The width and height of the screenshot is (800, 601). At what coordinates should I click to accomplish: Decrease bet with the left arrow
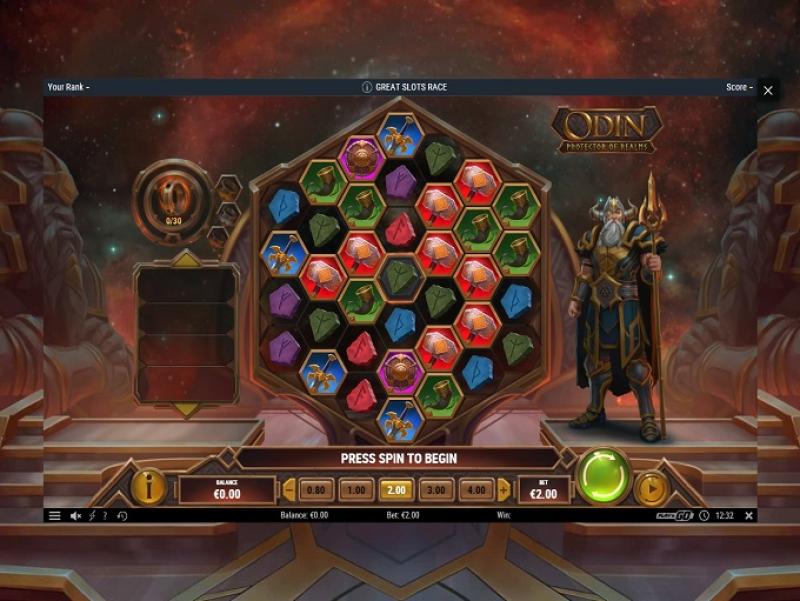click(290, 490)
